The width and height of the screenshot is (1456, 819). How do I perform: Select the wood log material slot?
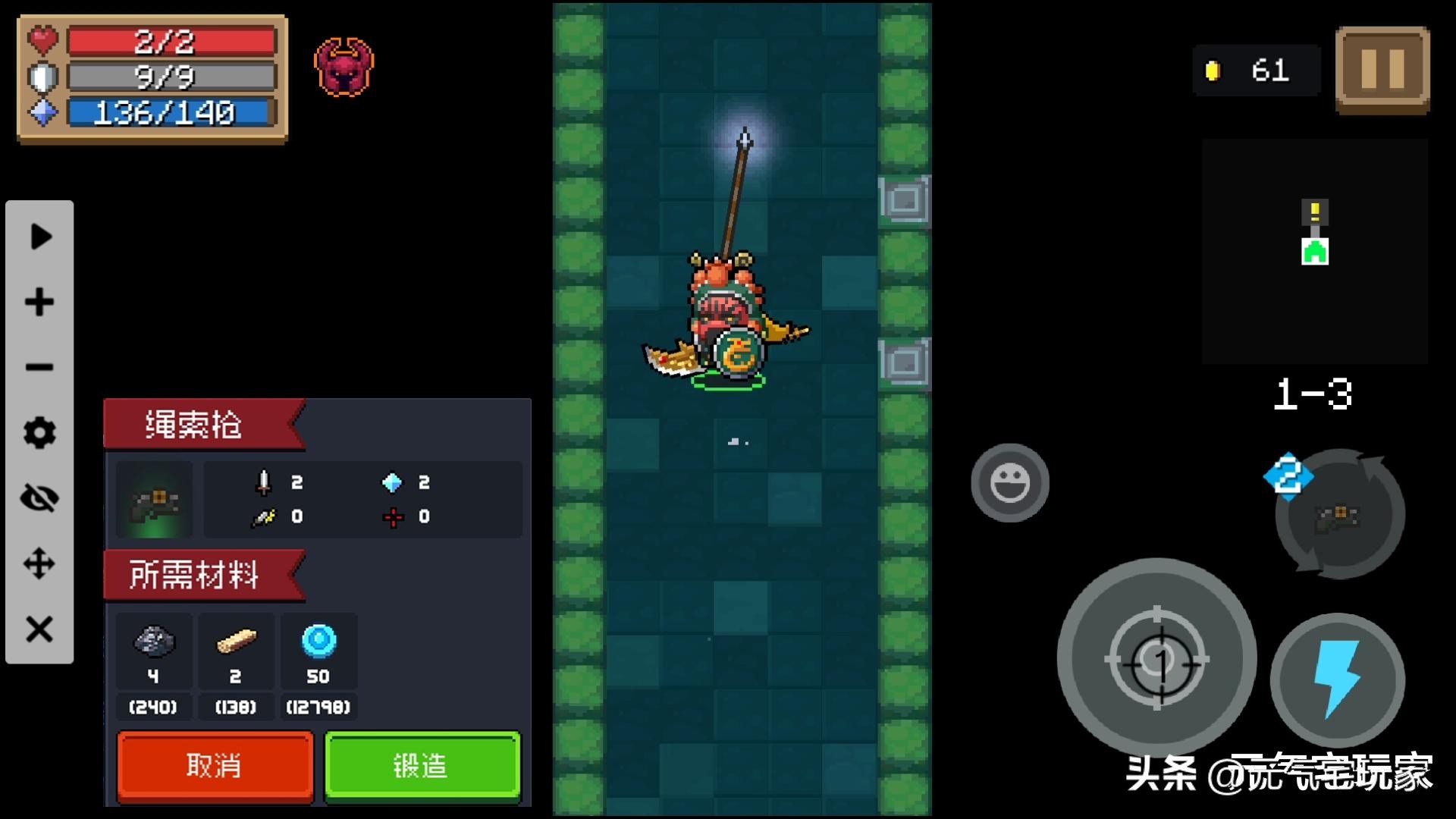click(x=236, y=643)
